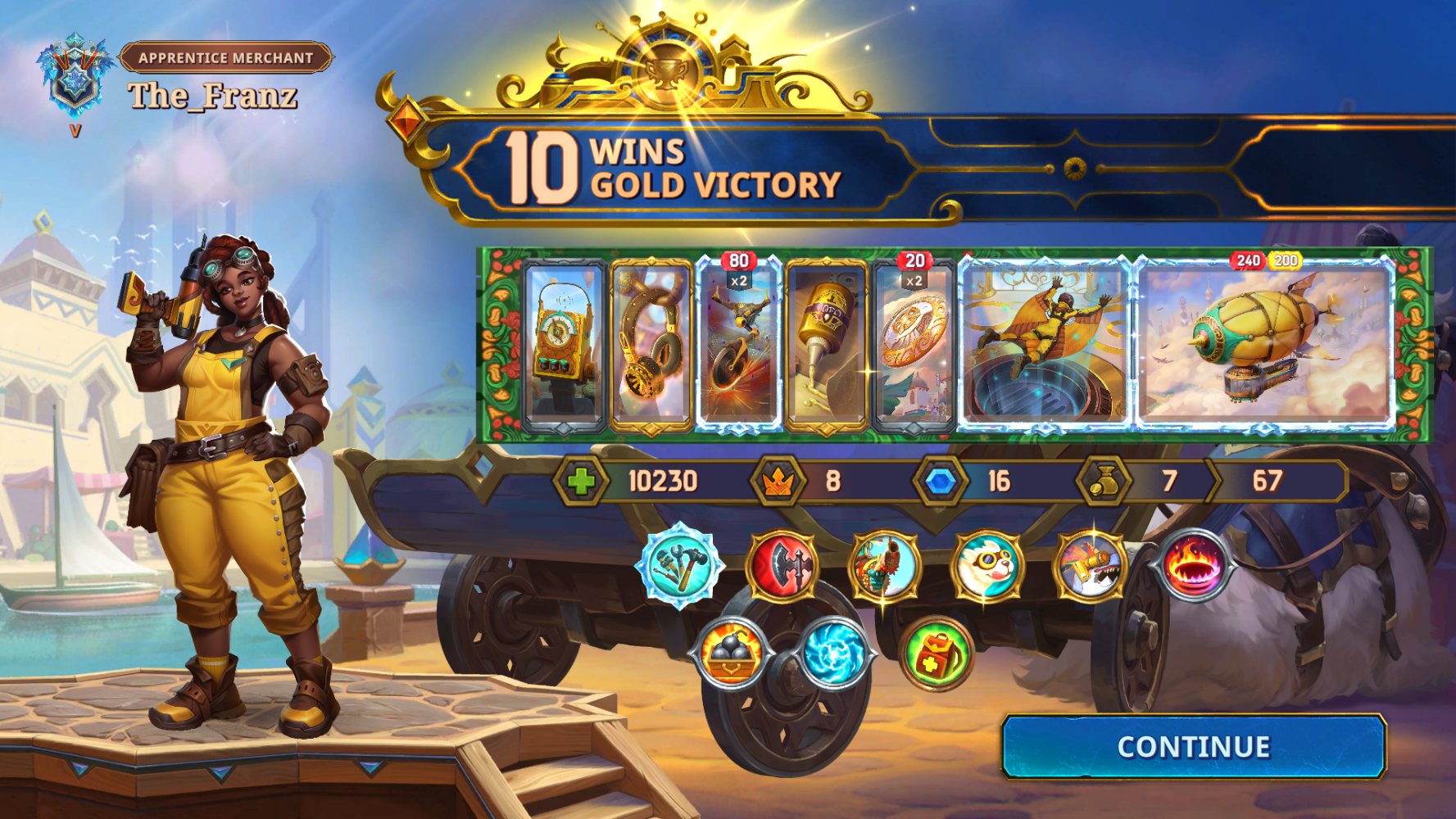Inspect the golden headphones item card

click(651, 346)
